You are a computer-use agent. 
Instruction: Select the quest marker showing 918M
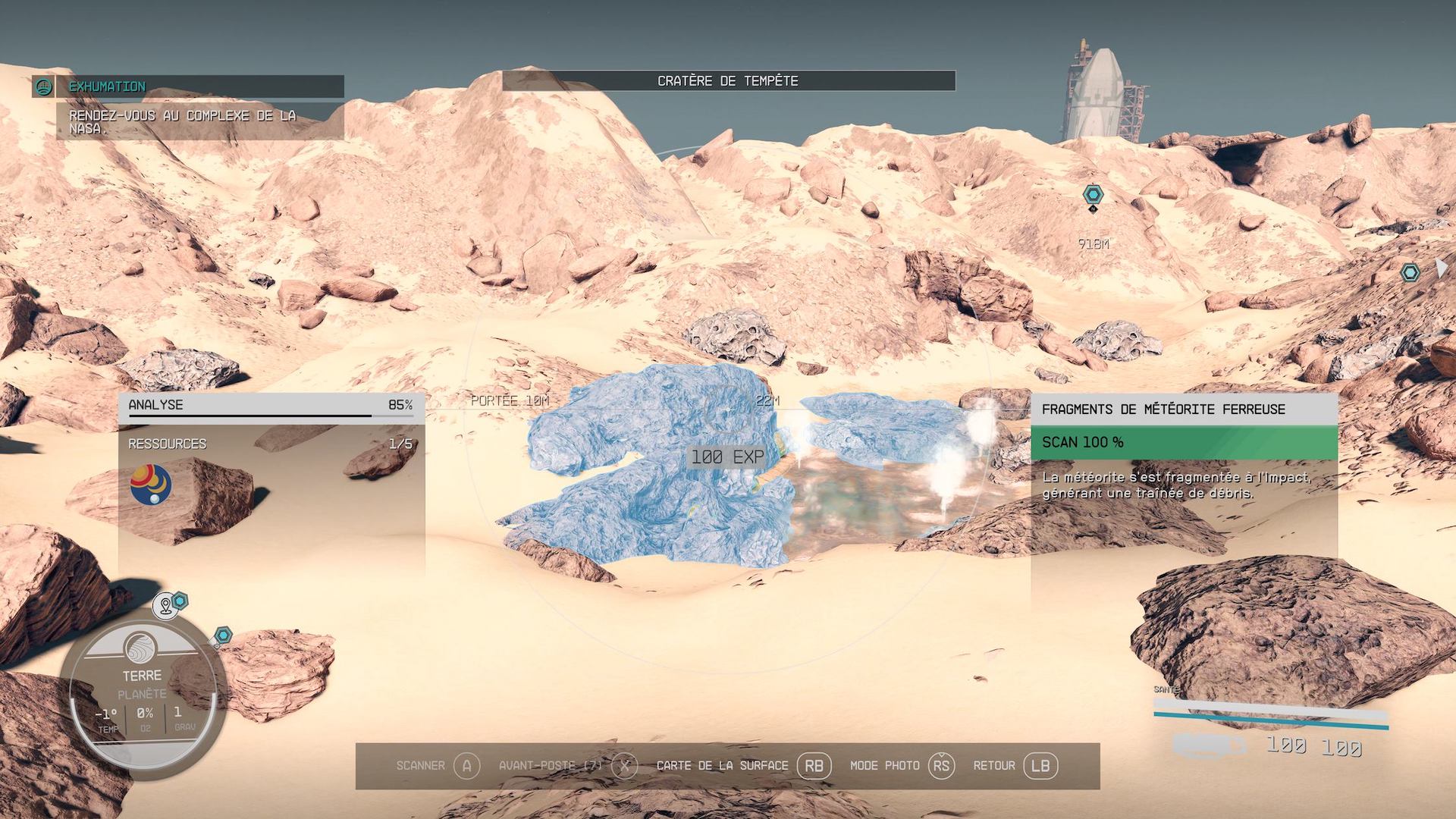coord(1093,195)
